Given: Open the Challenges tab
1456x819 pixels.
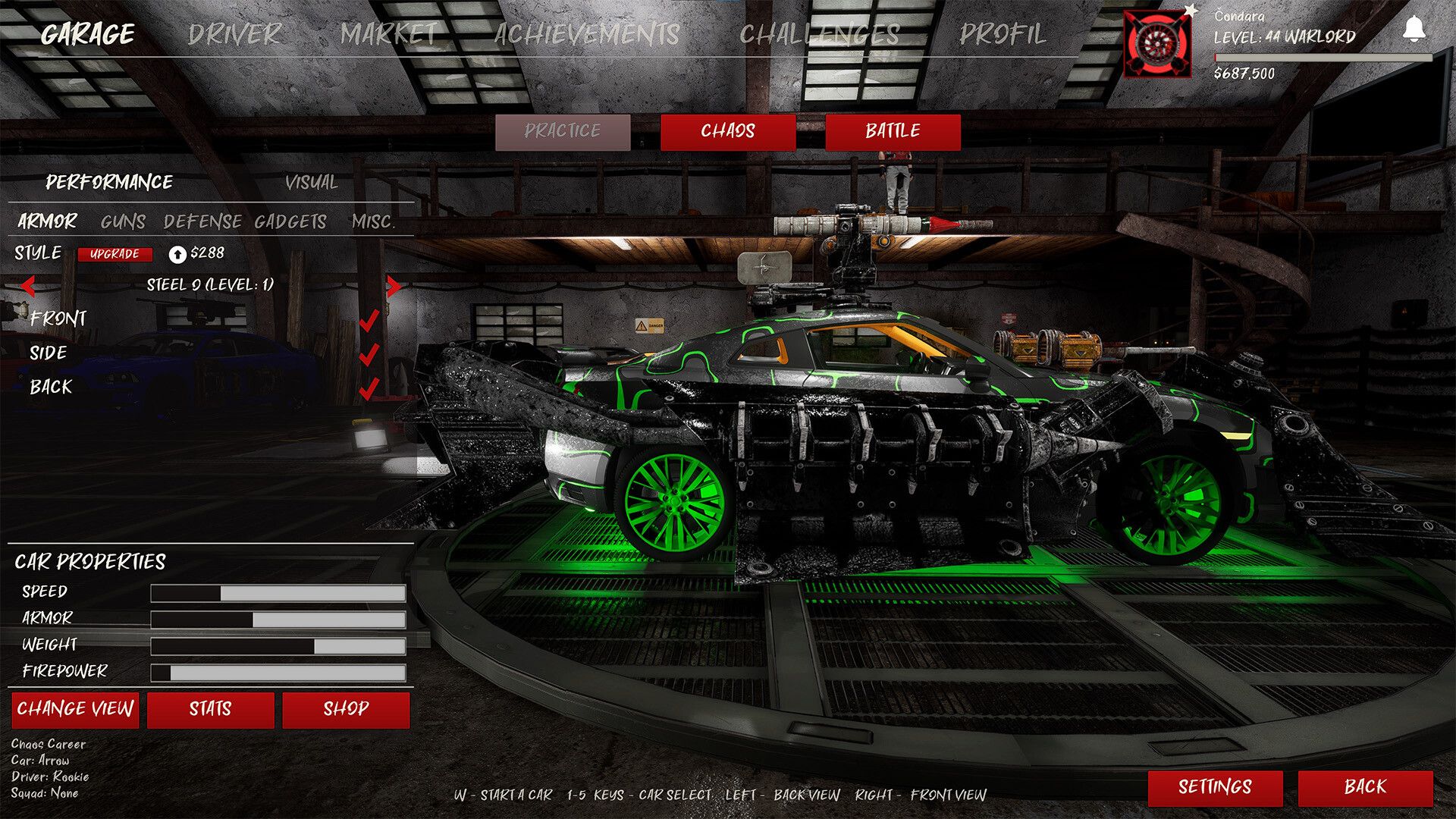Looking at the screenshot, I should pyautogui.click(x=819, y=34).
